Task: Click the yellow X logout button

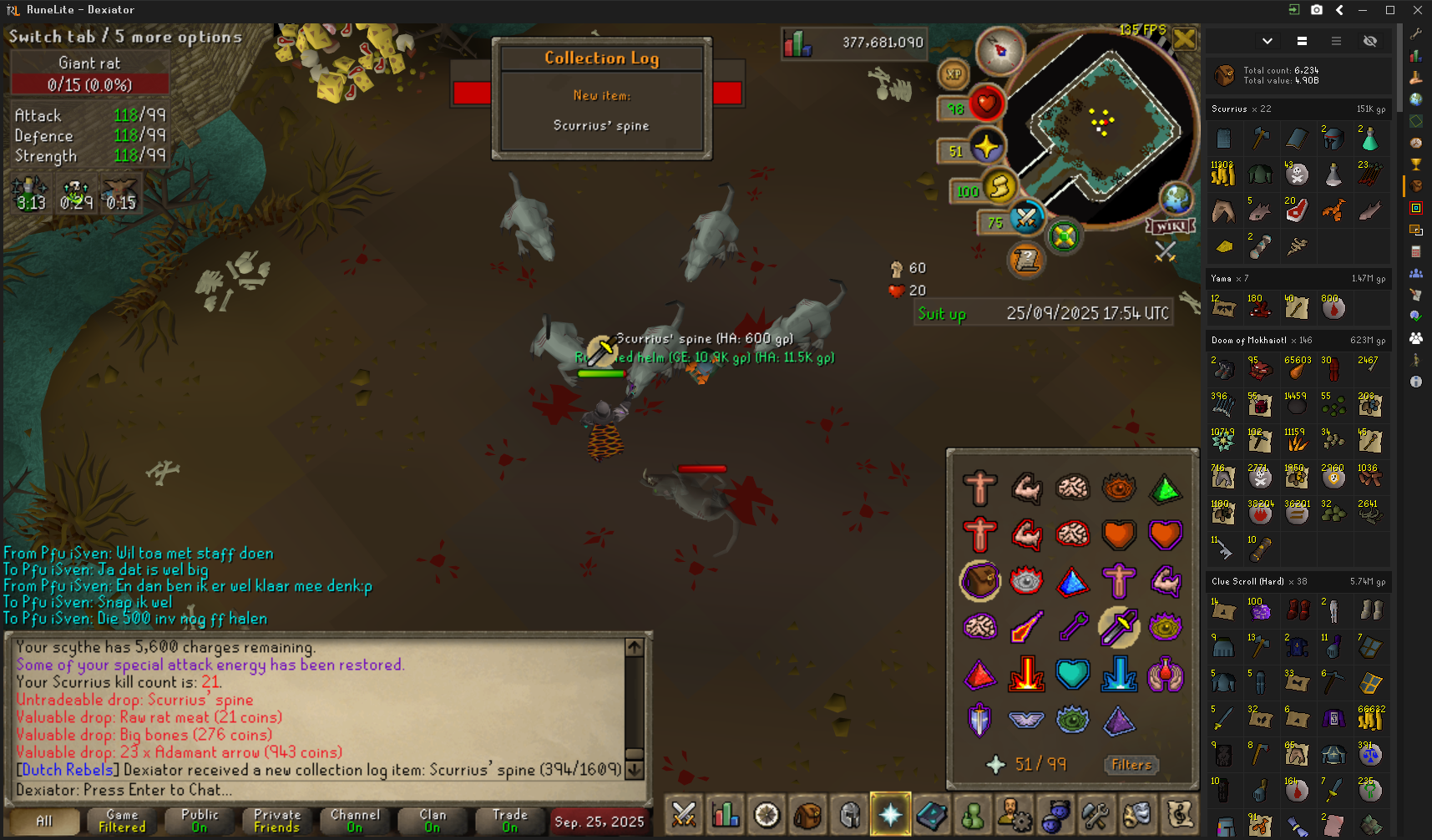Action: pos(1184,39)
